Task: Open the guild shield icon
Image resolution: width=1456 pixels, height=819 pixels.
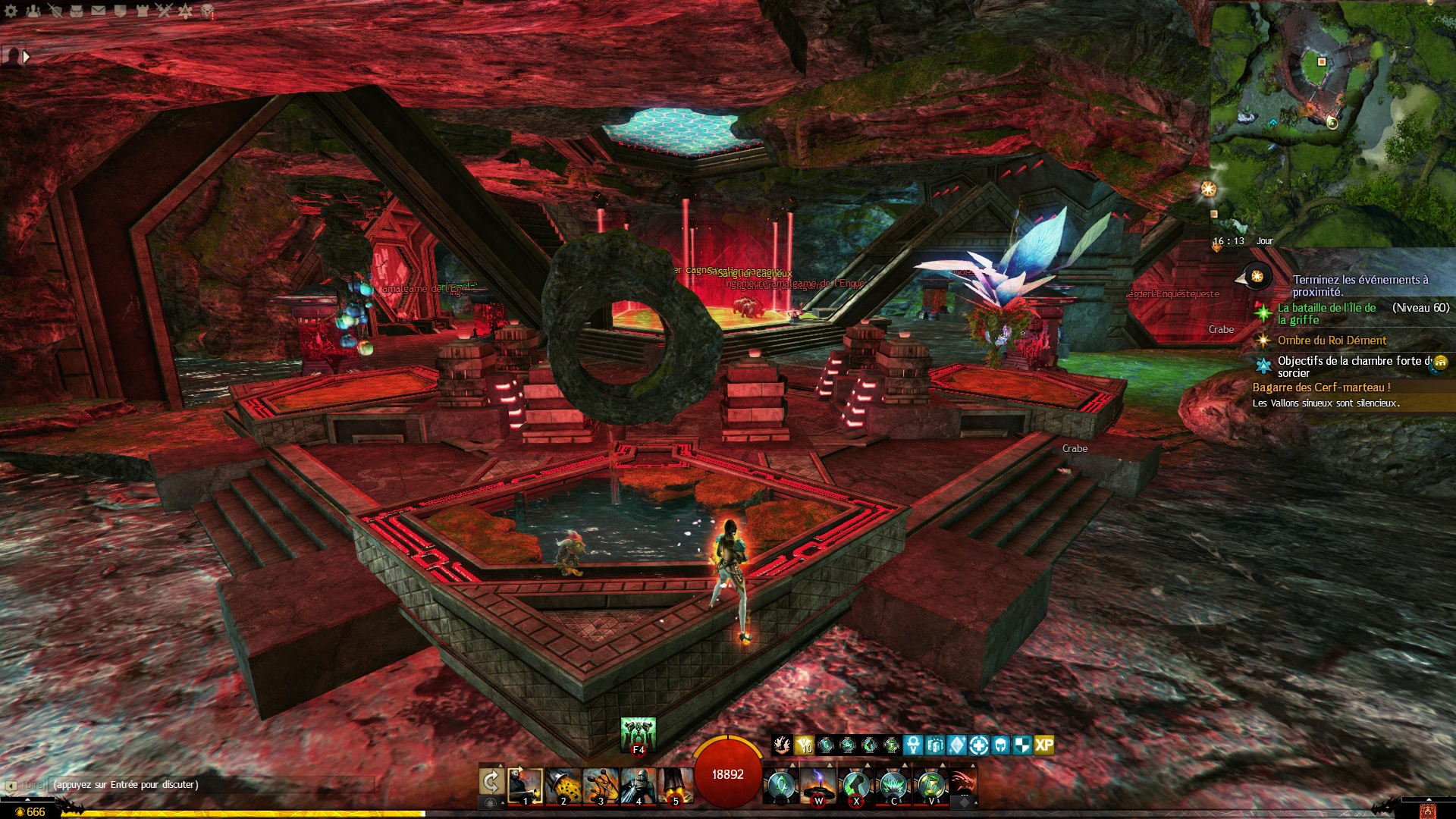Action: point(120,11)
